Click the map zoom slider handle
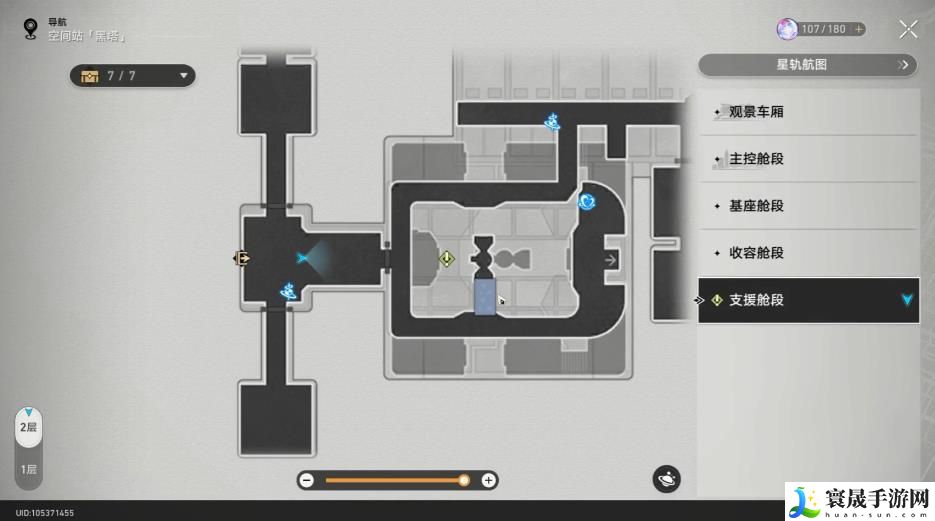This screenshot has height=521, width=935. coord(464,480)
